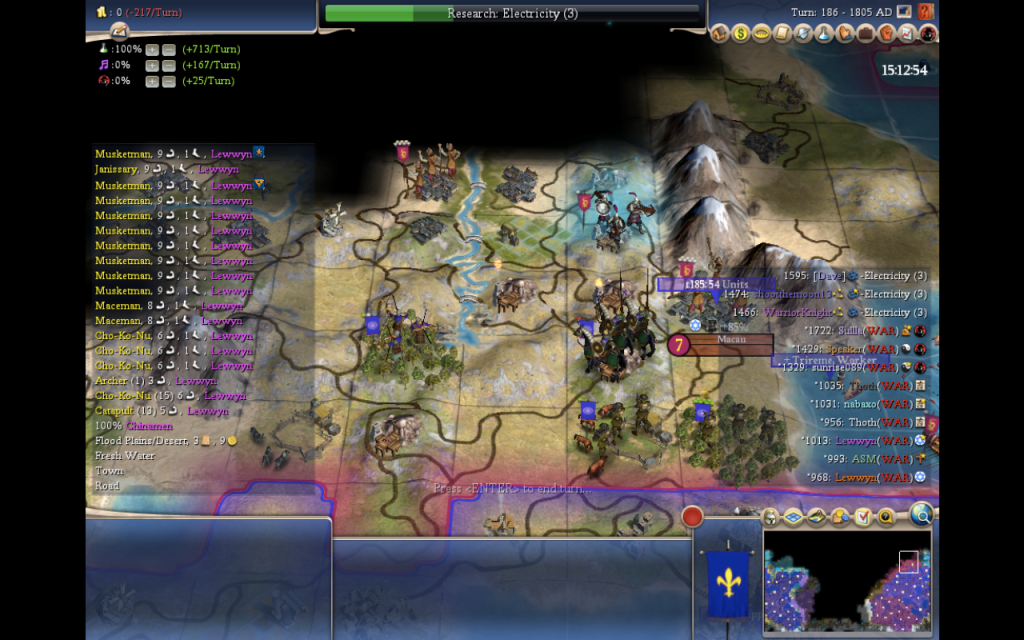Decrease the science rate with minus
Screen dimensions: 1024x640
point(168,49)
